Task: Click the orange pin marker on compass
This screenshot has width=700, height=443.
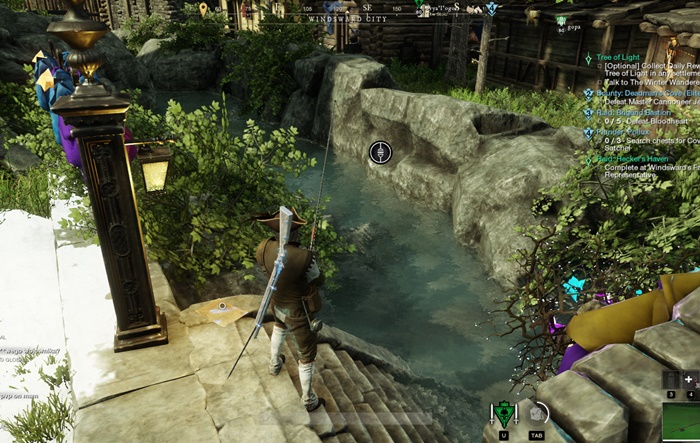Action: pos(204,9)
